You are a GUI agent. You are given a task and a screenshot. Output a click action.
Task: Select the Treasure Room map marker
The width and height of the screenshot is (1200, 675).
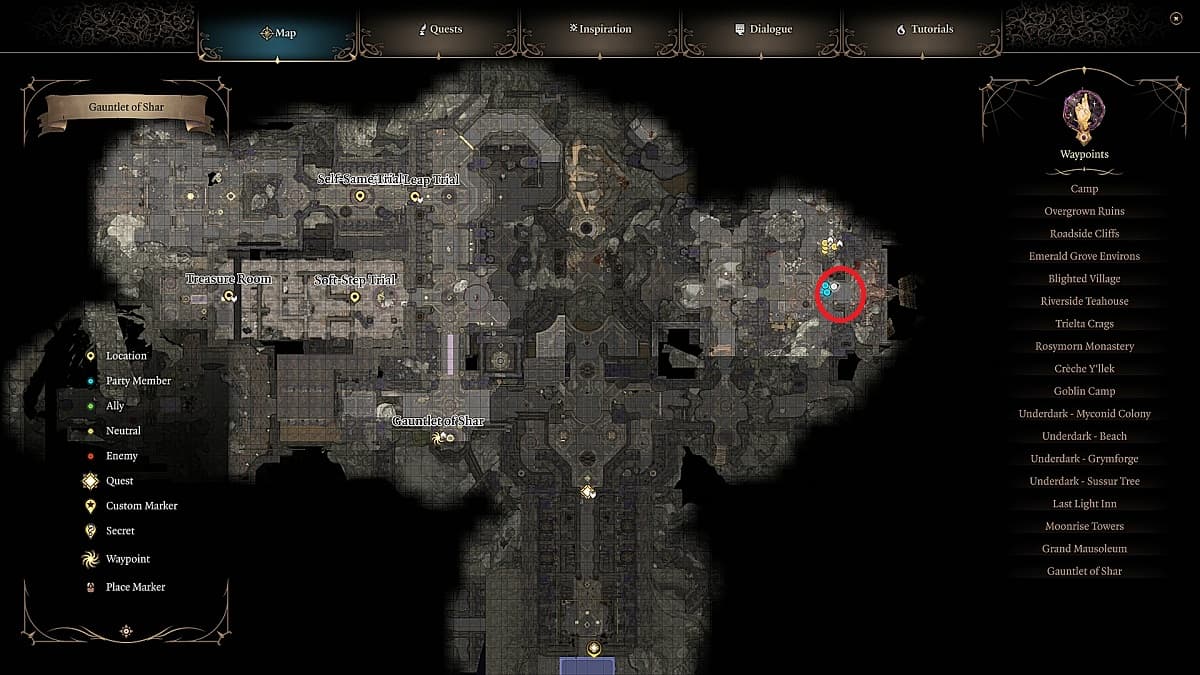pos(230,296)
